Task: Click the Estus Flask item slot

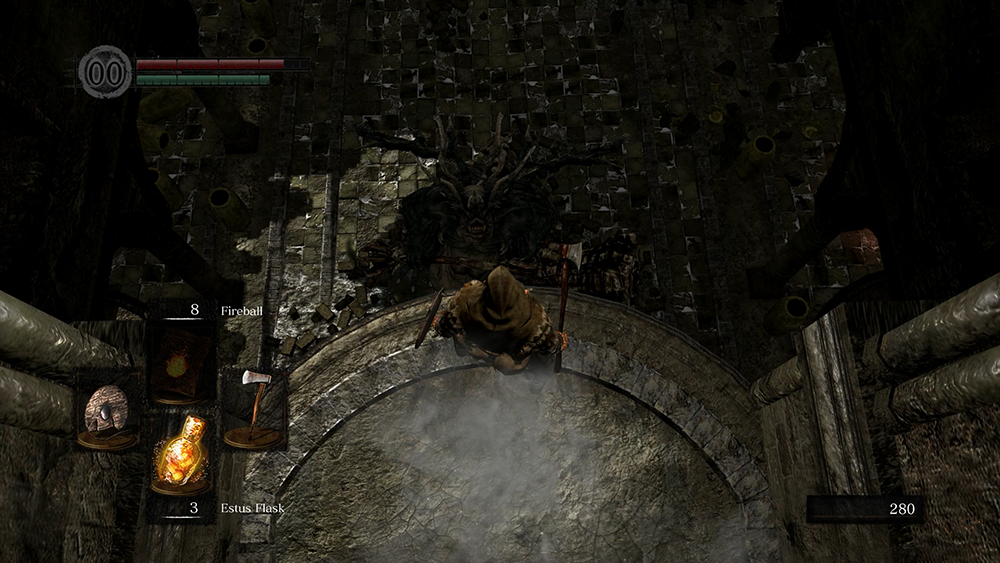Action: click(x=181, y=456)
